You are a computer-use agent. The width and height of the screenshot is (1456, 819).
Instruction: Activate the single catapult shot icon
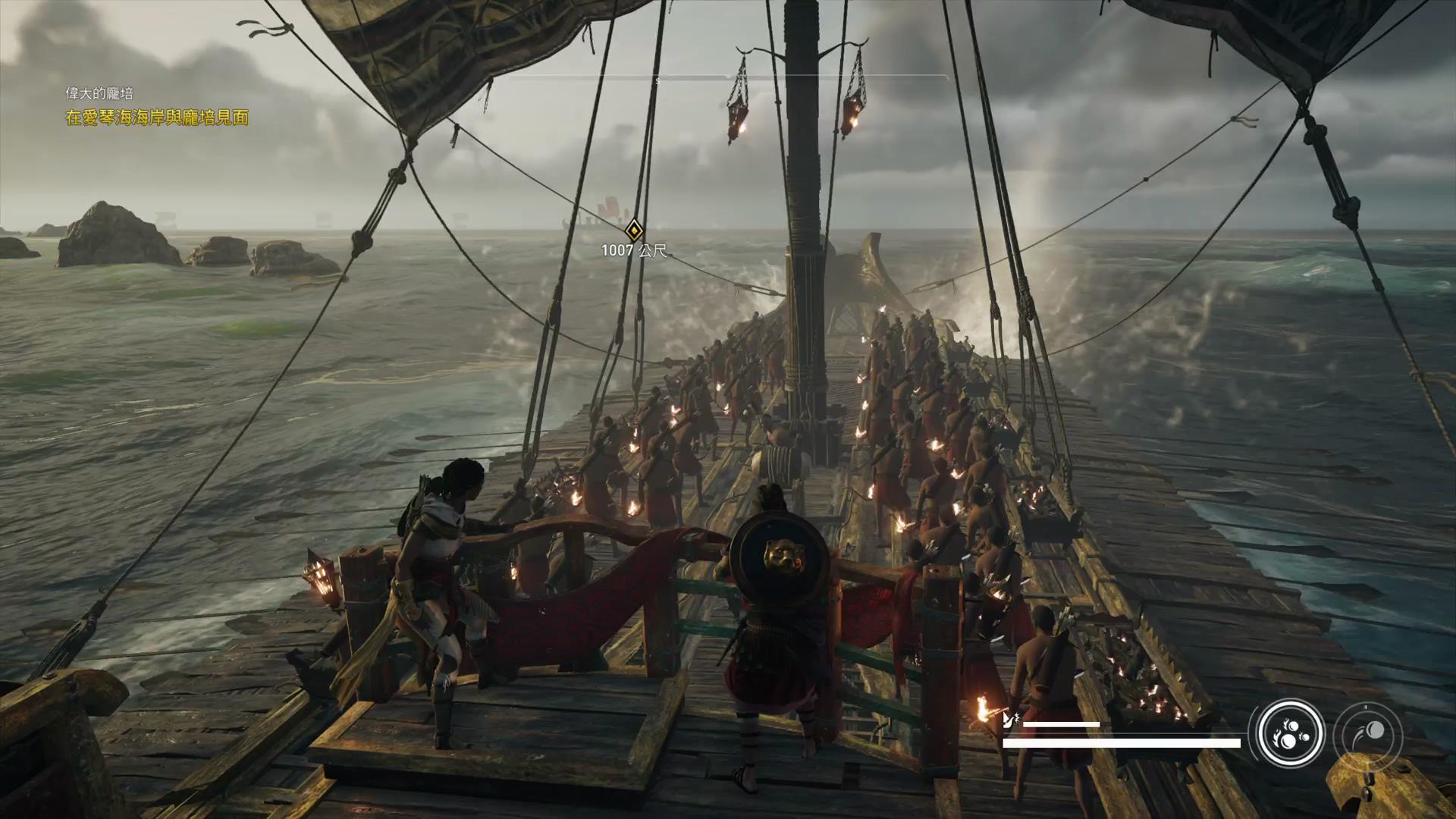pos(1368,734)
